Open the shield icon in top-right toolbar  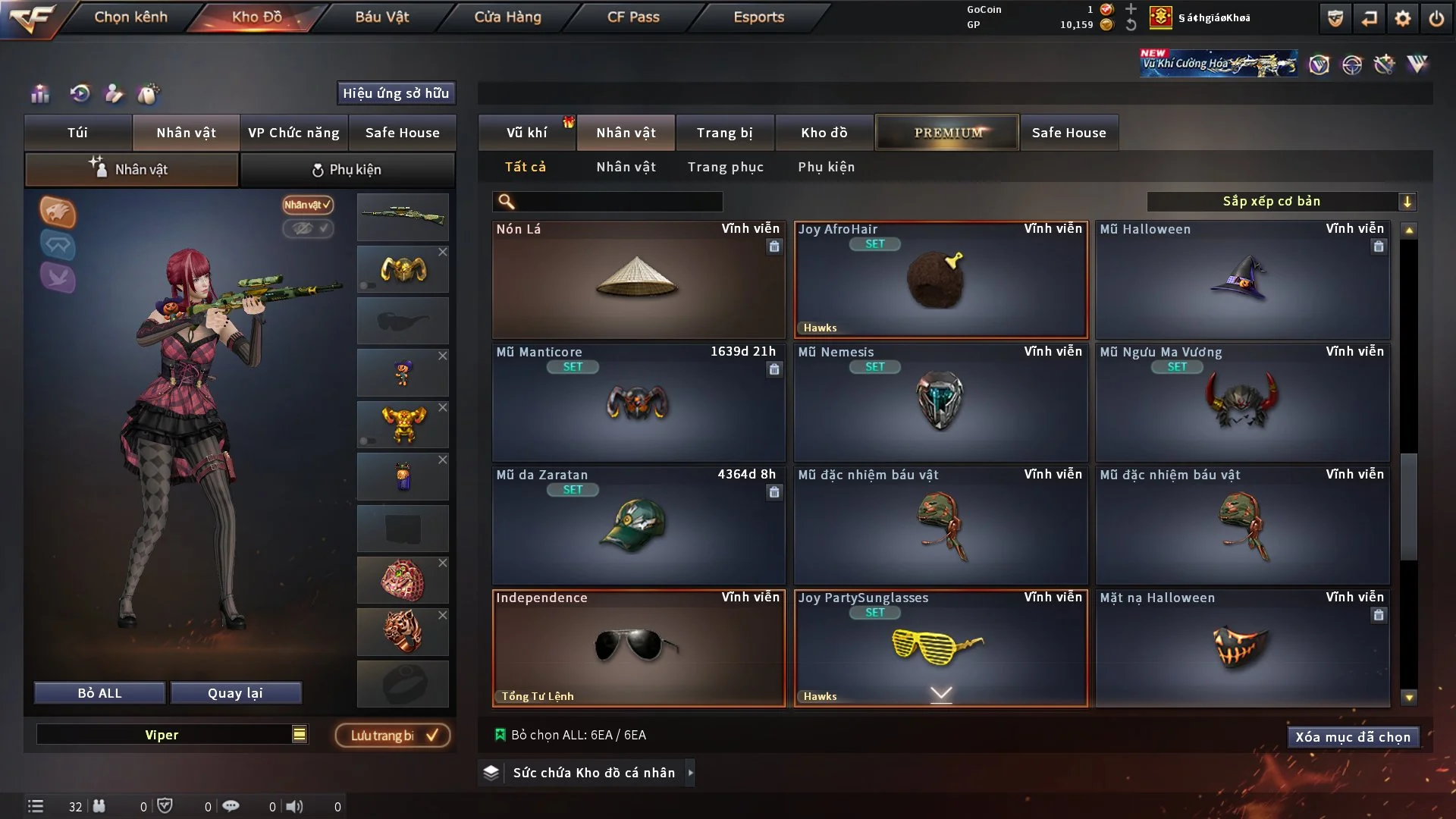[1335, 18]
